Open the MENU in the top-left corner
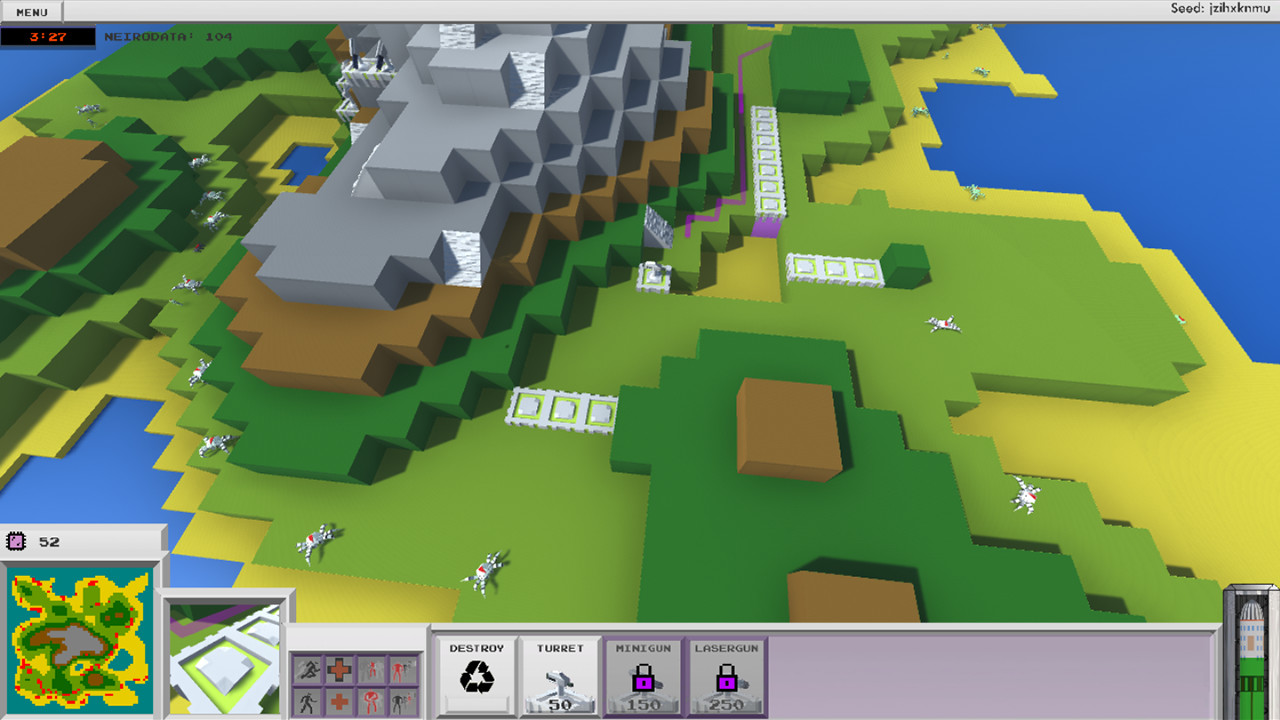The image size is (1280, 720). pyautogui.click(x=31, y=12)
